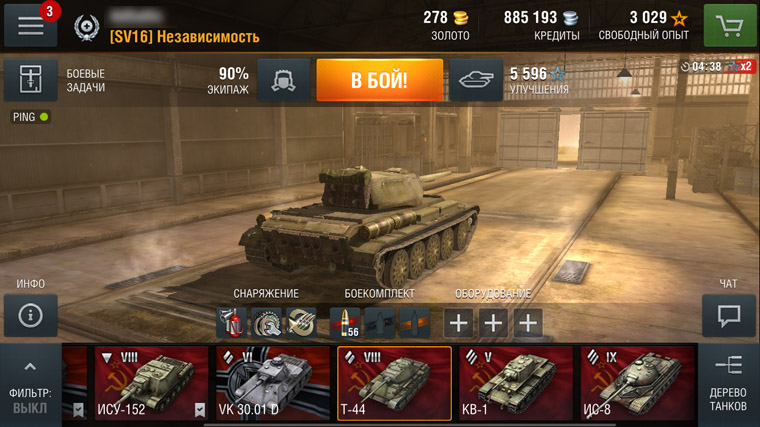This screenshot has width=760, height=427.
Task: Open the Боевые задачи missions panel
Action: 30,81
